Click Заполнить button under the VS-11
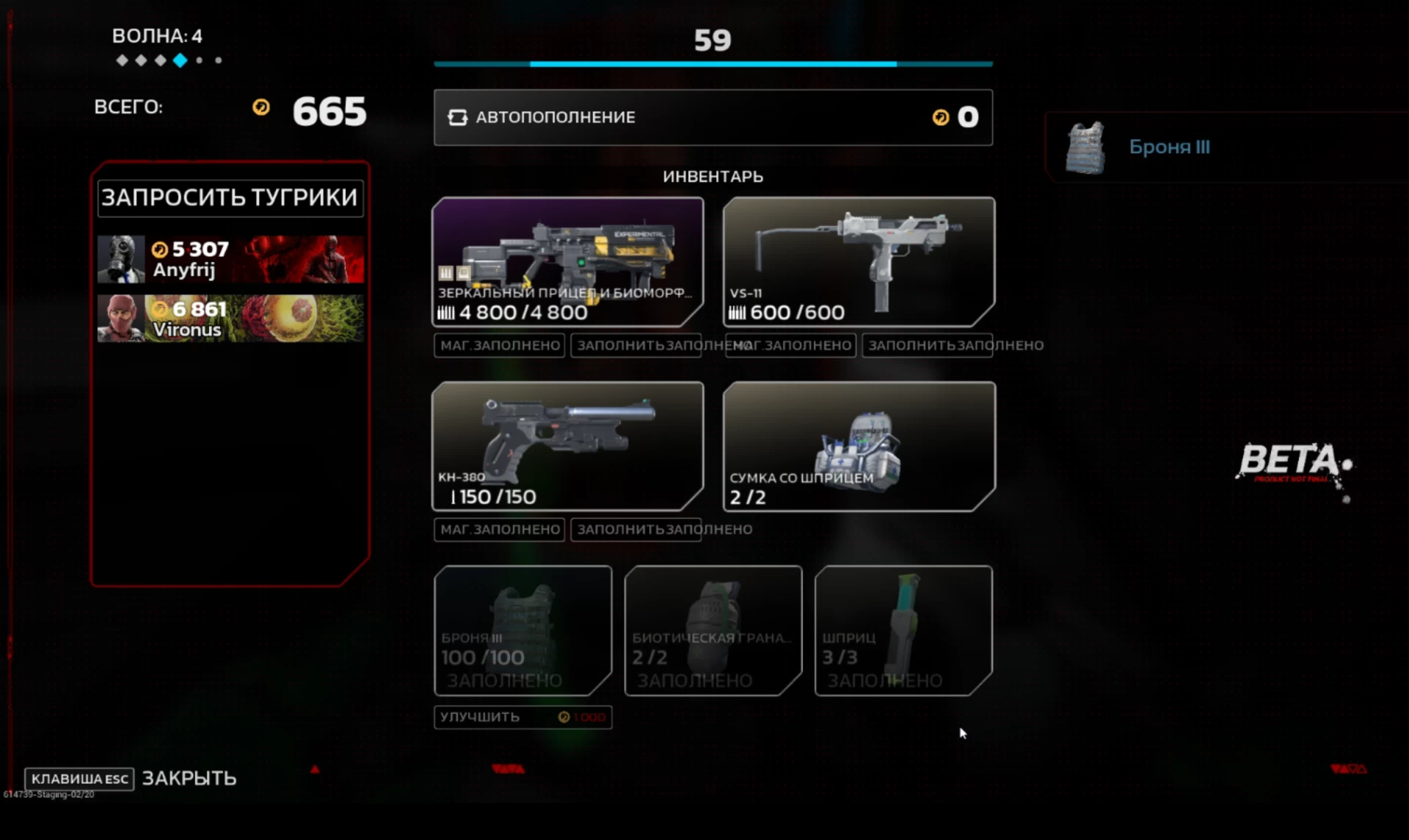 click(927, 346)
